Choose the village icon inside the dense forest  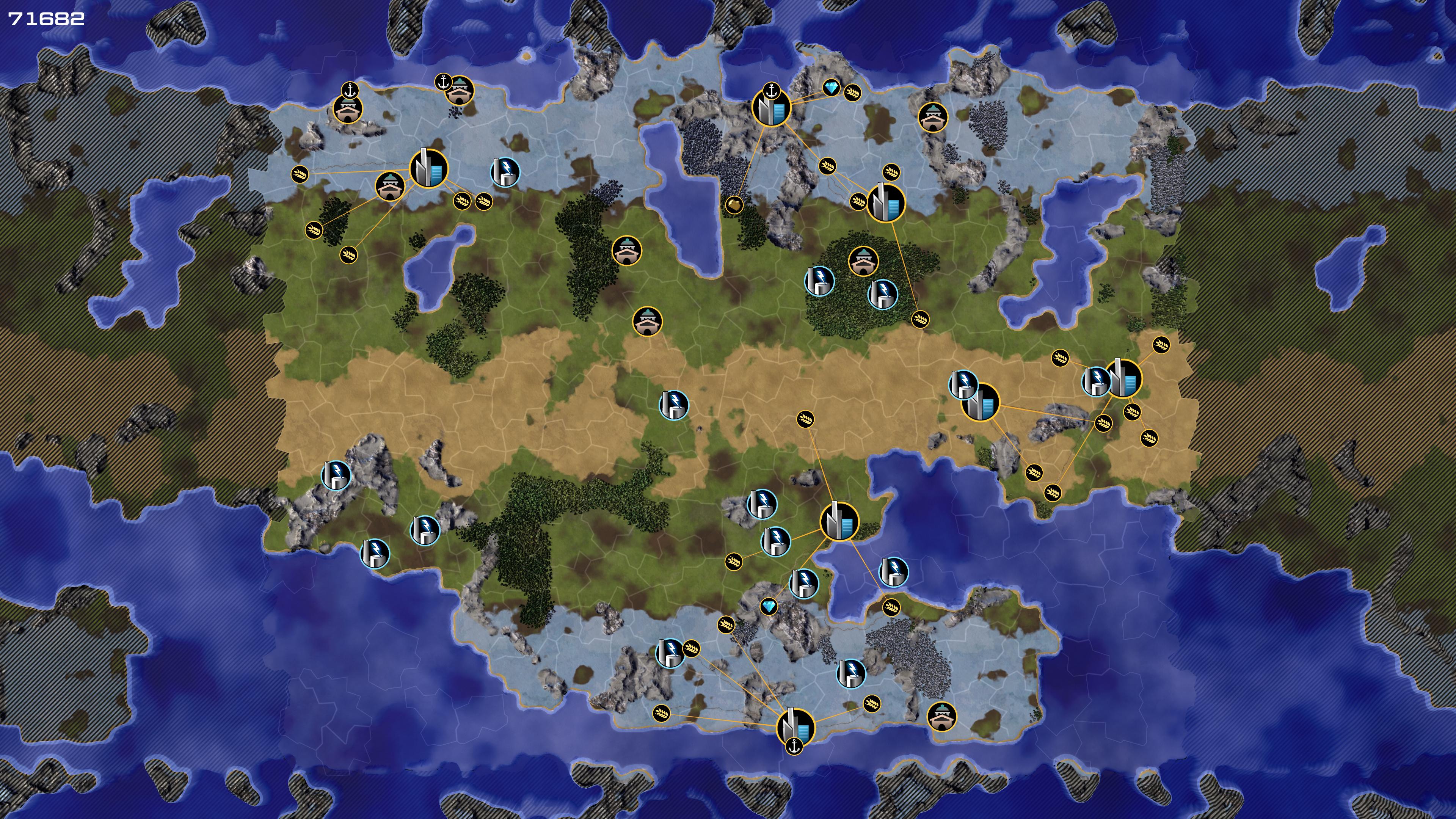coord(863,261)
